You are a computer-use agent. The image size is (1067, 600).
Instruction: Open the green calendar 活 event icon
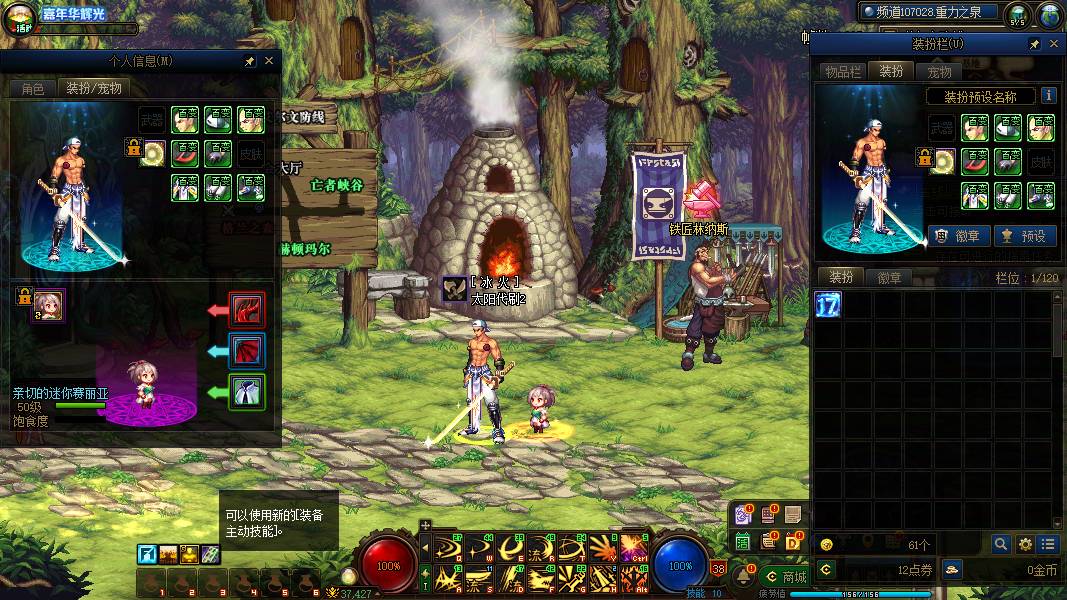743,541
